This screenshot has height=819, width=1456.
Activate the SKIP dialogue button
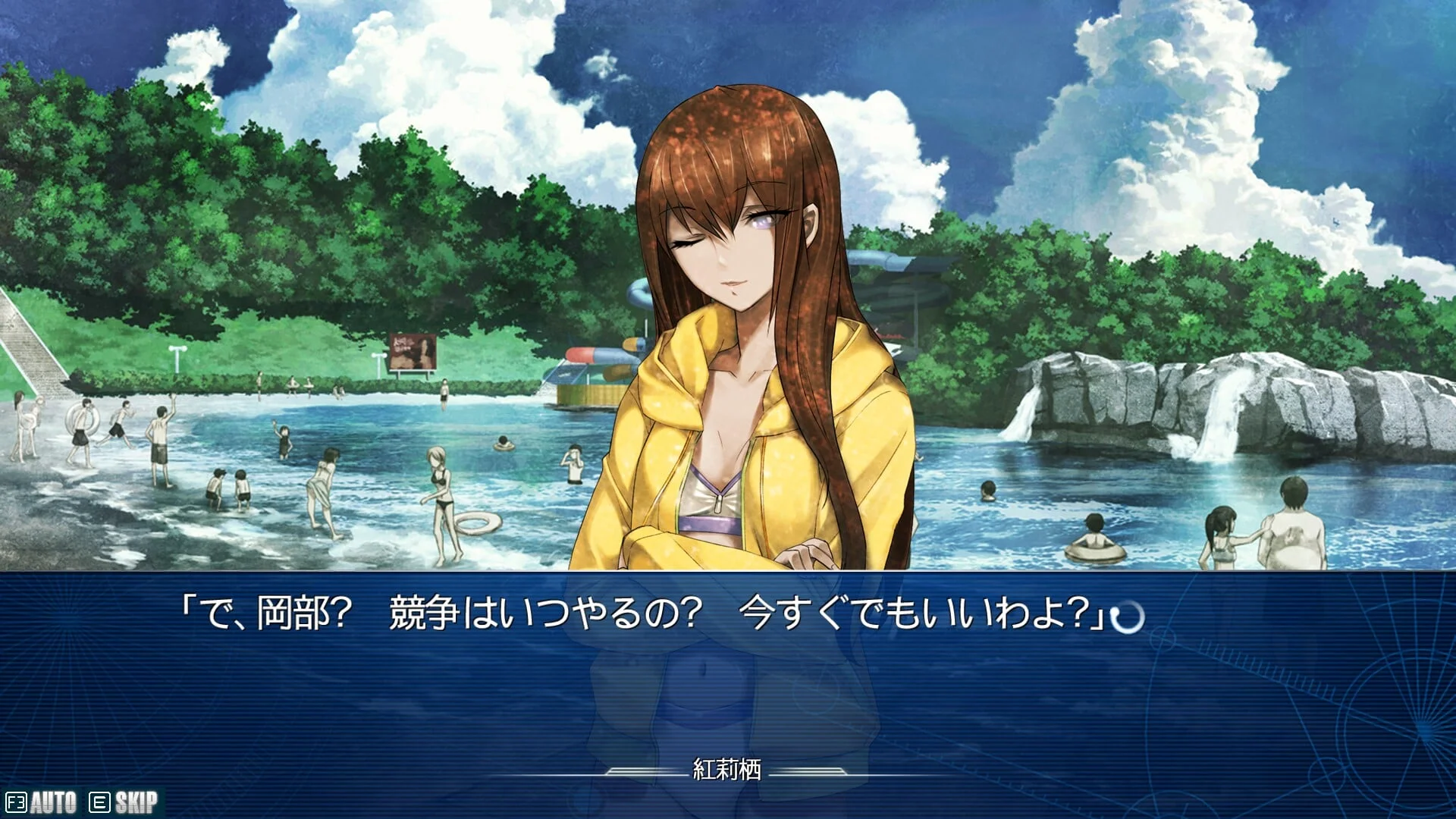[125, 802]
